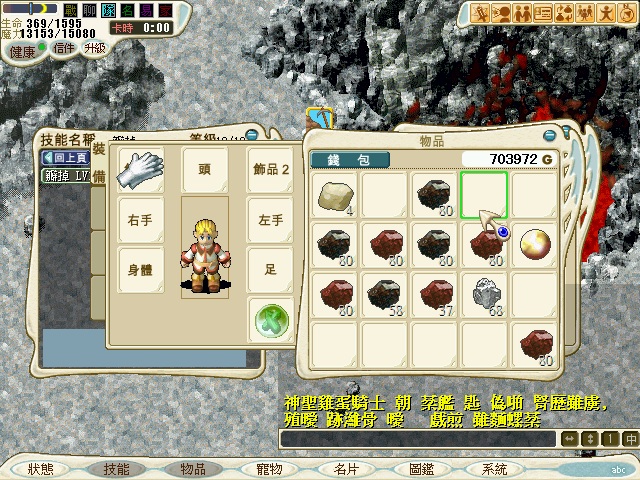Open the 名片 name card menu
Screen dimensions: 640x480
[346, 468]
